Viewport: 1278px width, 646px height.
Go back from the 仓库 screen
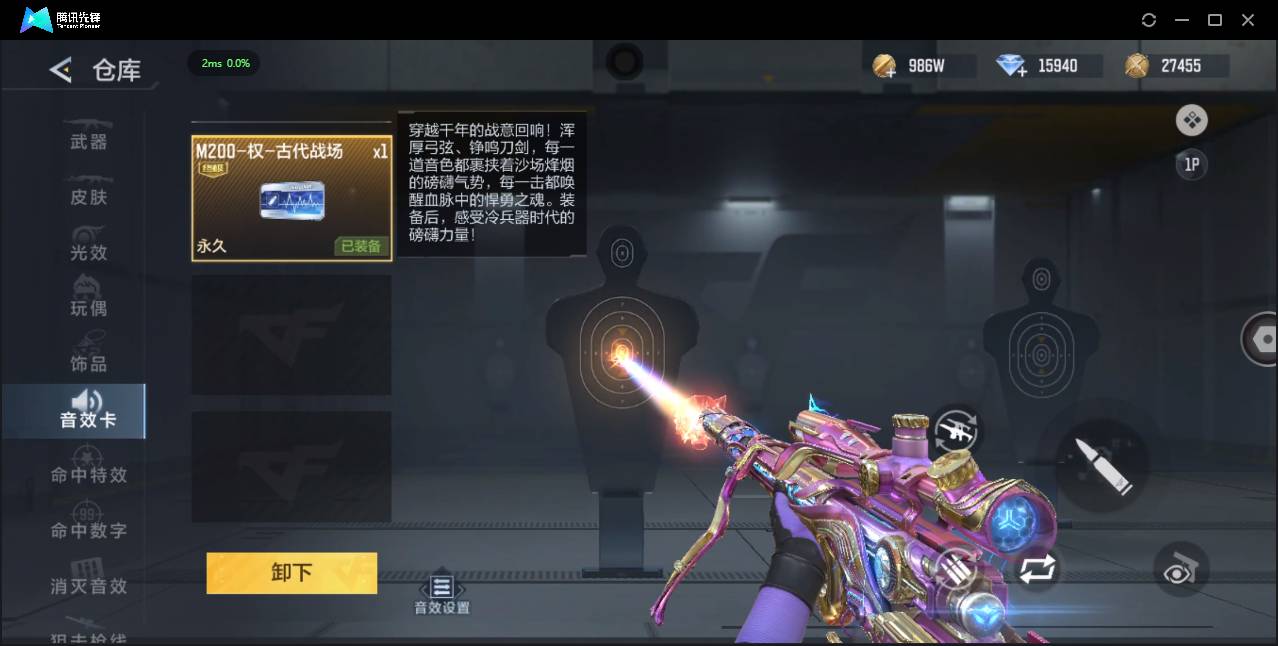[x=61, y=70]
